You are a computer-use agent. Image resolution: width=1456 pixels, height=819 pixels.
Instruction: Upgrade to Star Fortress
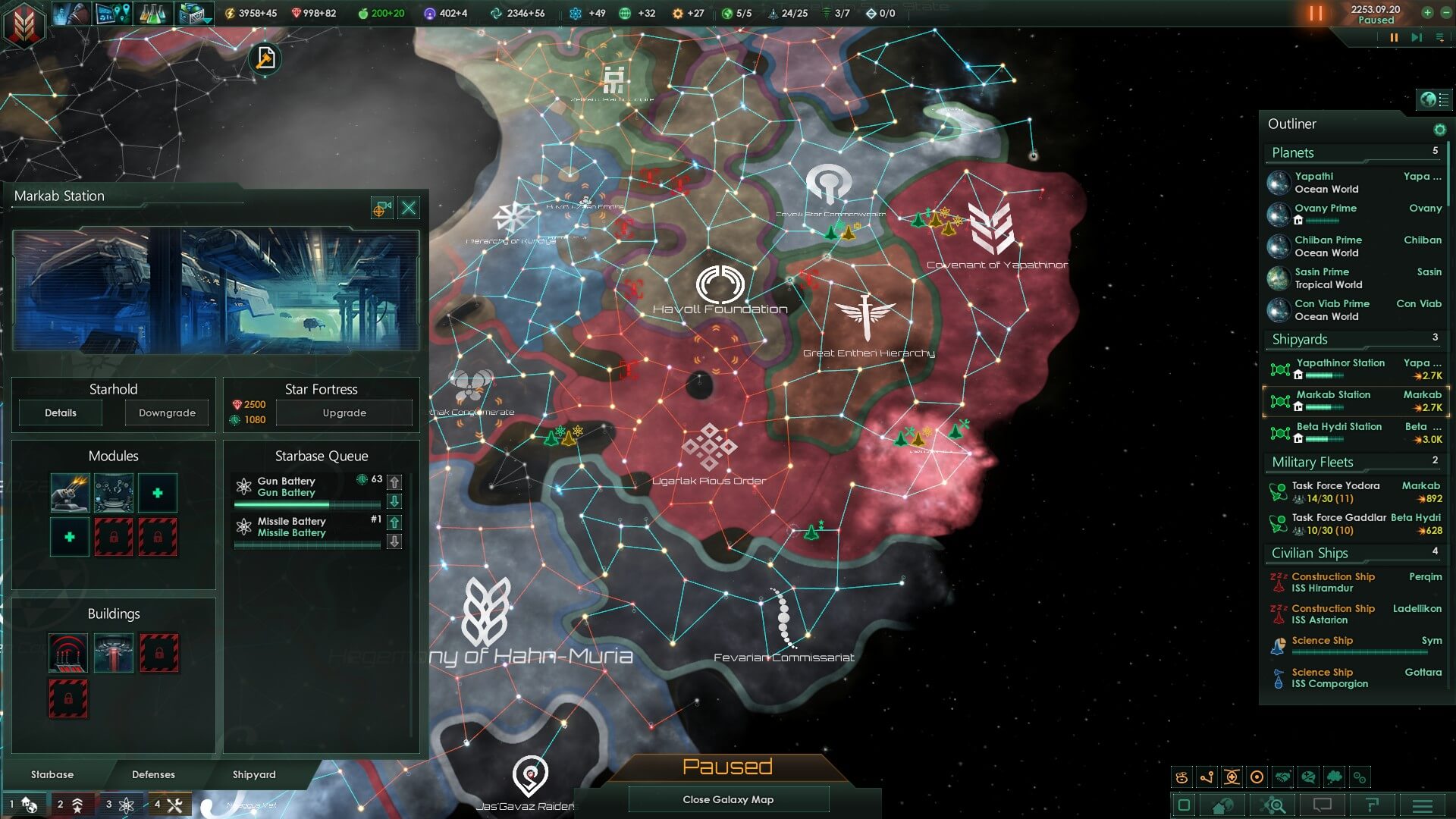click(344, 413)
